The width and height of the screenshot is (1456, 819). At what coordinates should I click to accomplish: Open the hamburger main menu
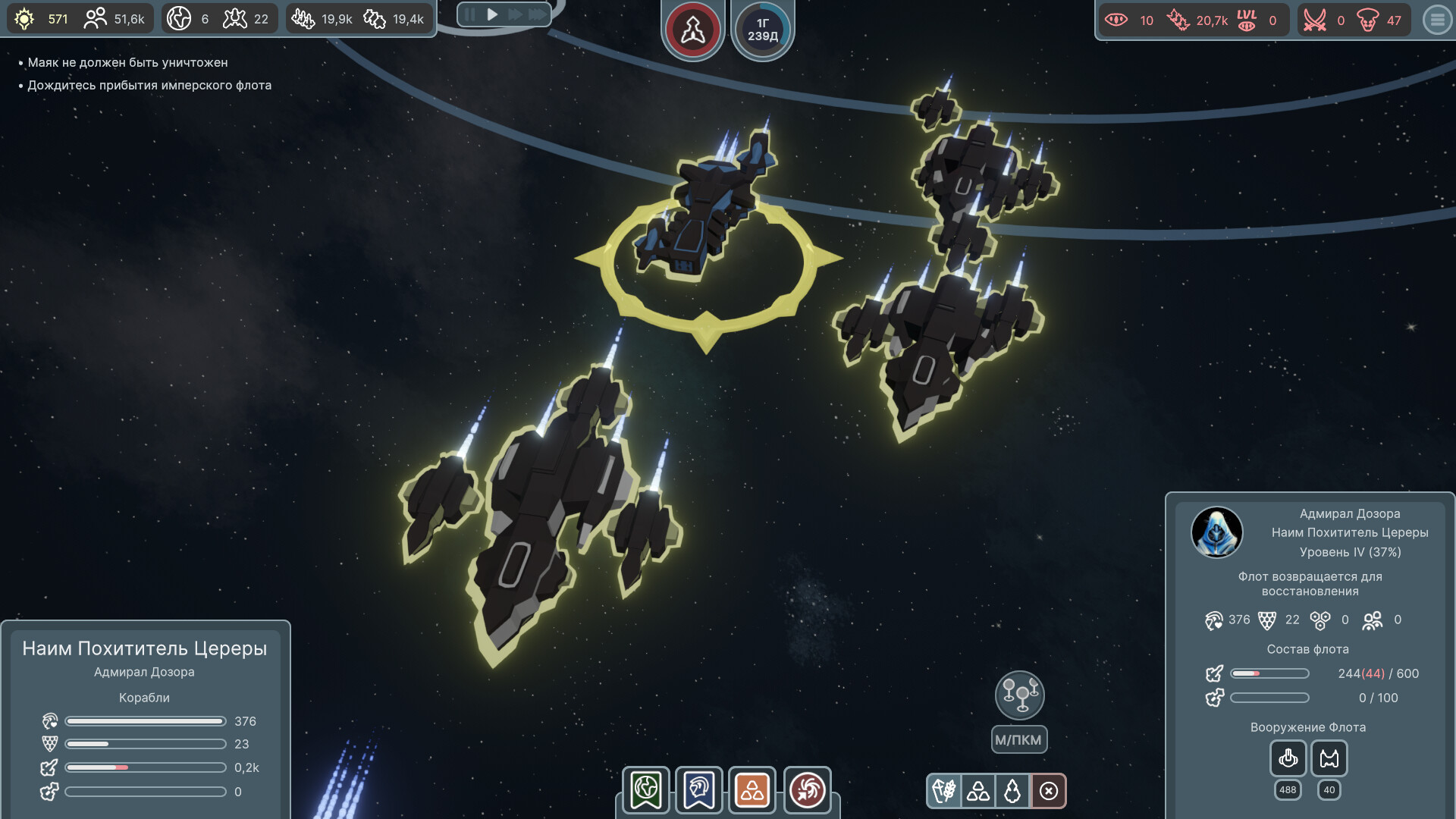click(1436, 20)
